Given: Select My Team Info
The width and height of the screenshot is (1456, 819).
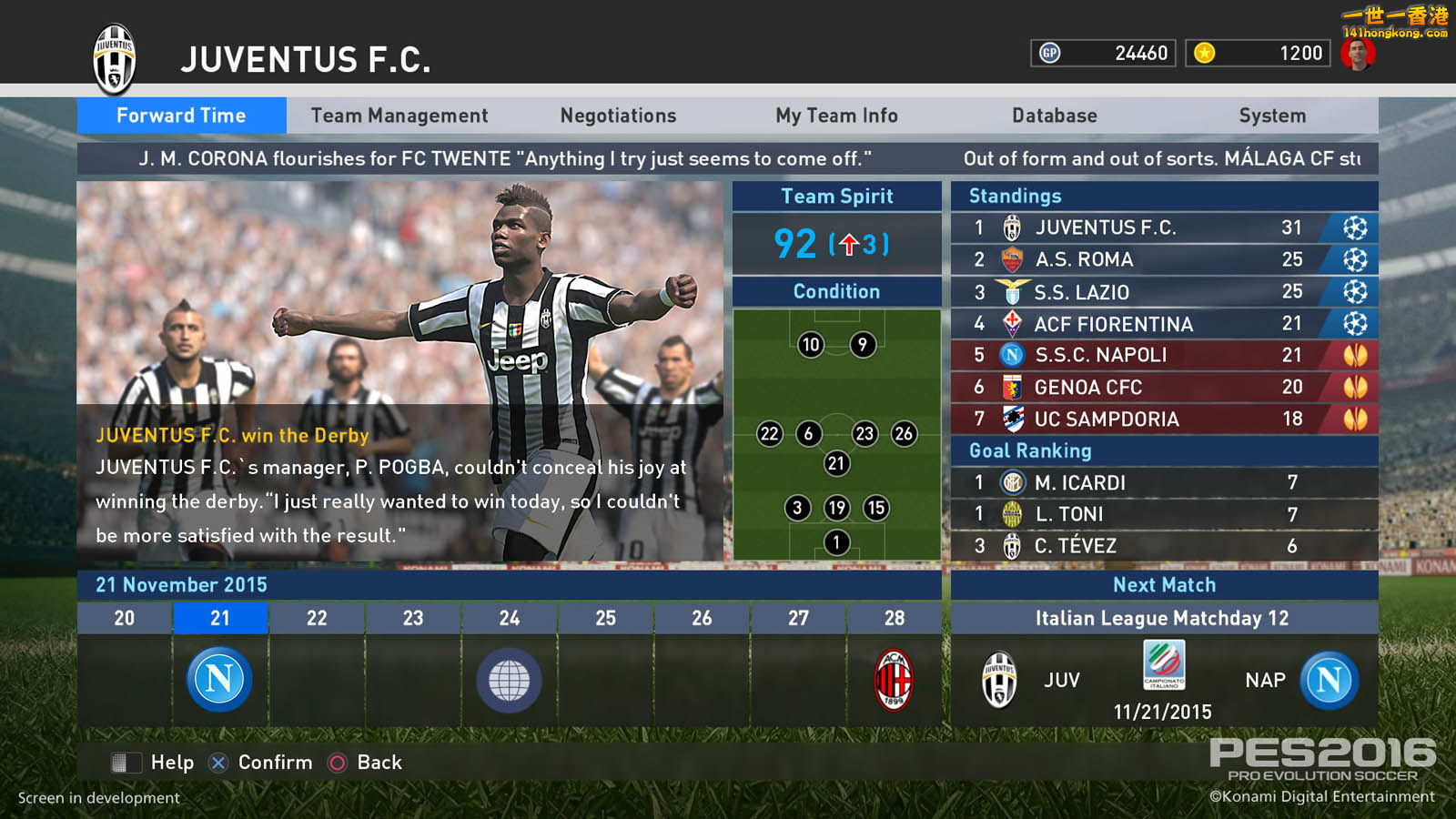Looking at the screenshot, I should pyautogui.click(x=835, y=116).
